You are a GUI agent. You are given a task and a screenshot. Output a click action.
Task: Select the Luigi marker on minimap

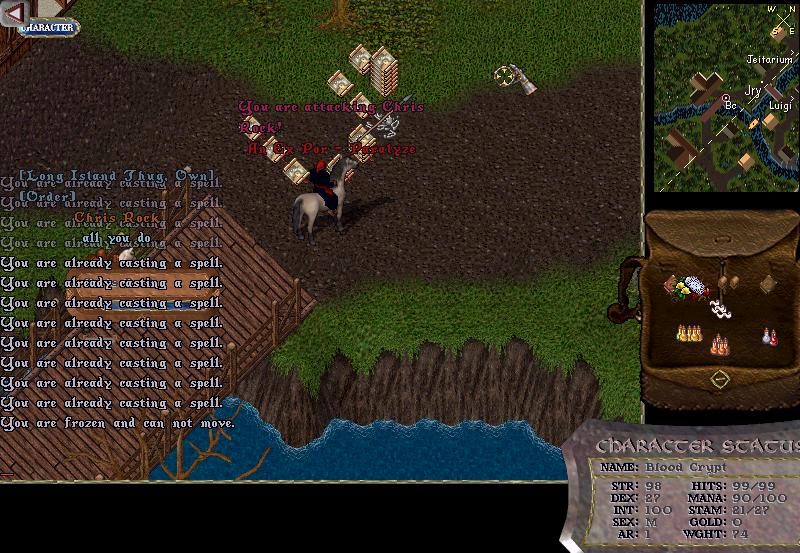point(780,105)
